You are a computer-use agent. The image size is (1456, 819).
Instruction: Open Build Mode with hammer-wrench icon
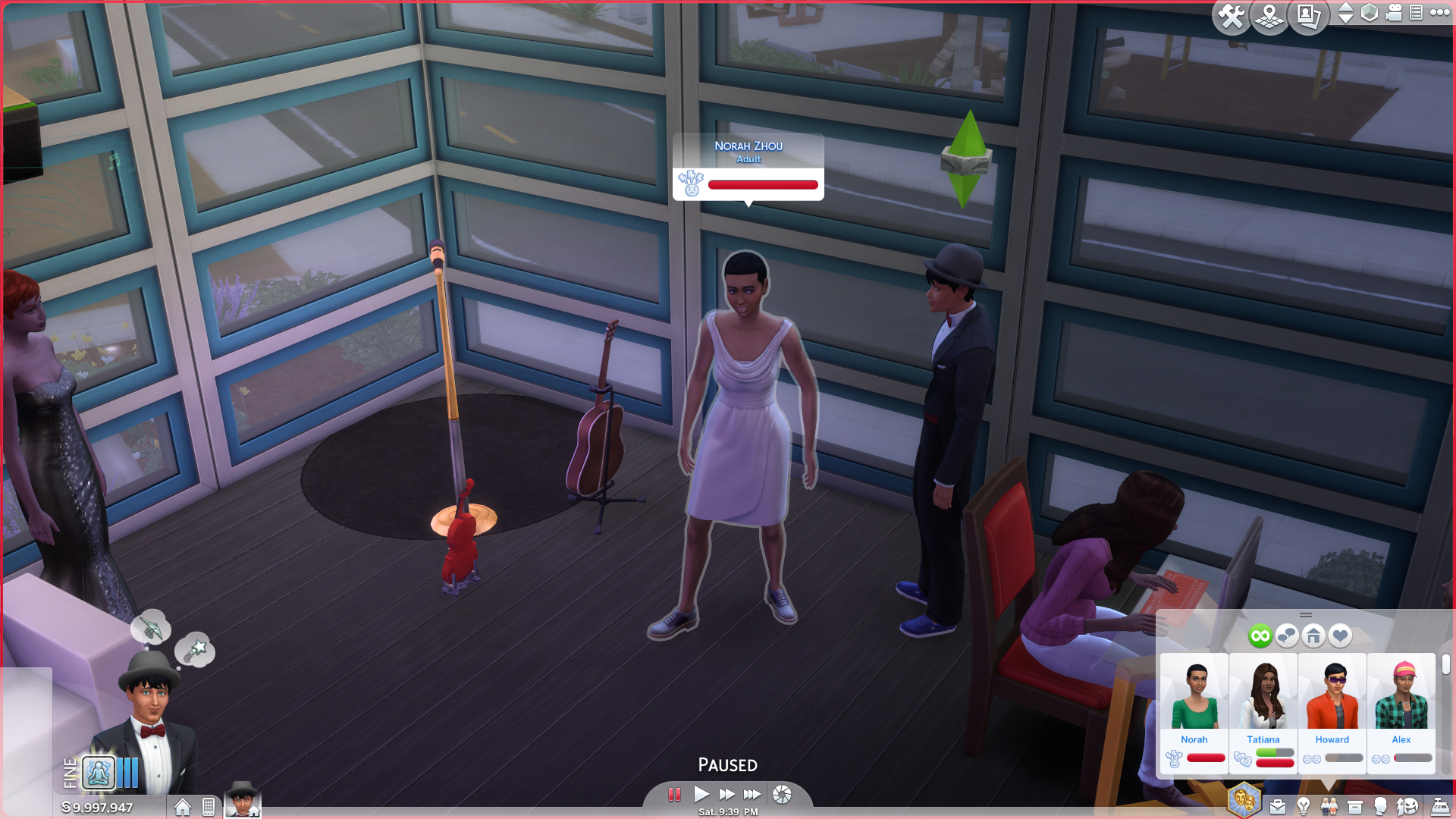[1231, 15]
